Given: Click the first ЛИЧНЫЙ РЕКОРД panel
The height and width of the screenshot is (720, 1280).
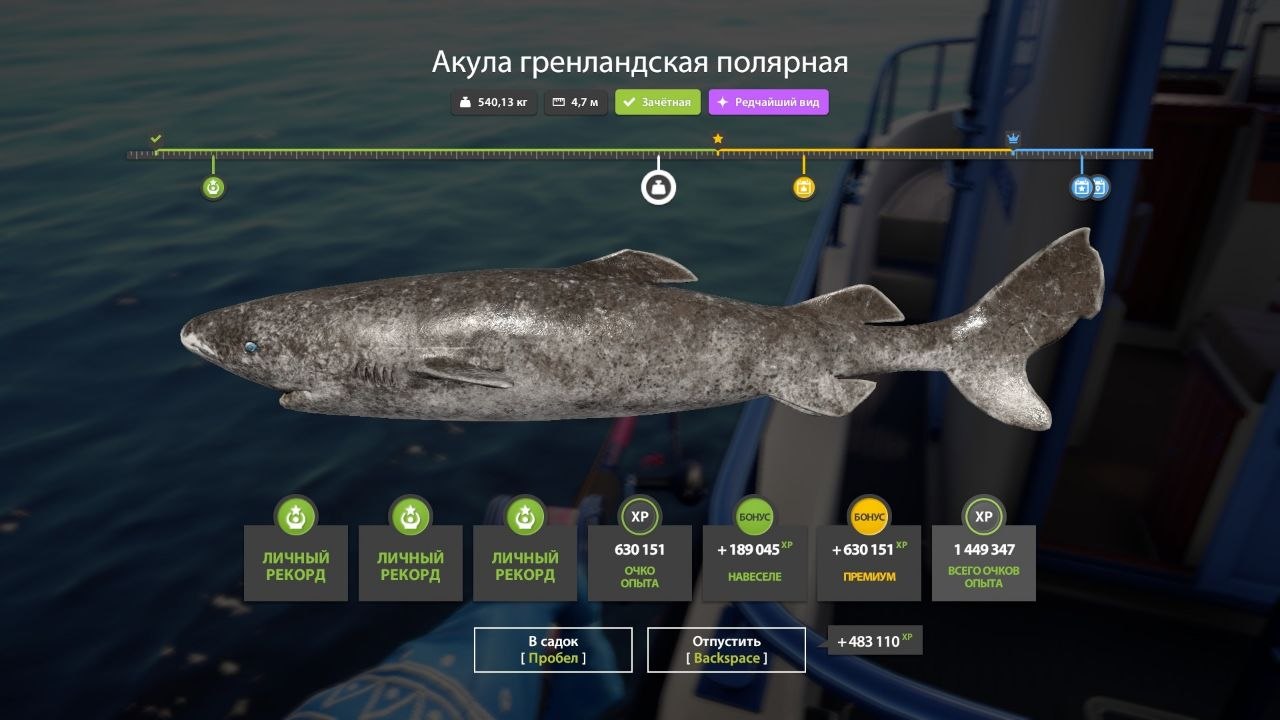Looking at the screenshot, I should click(x=294, y=563).
